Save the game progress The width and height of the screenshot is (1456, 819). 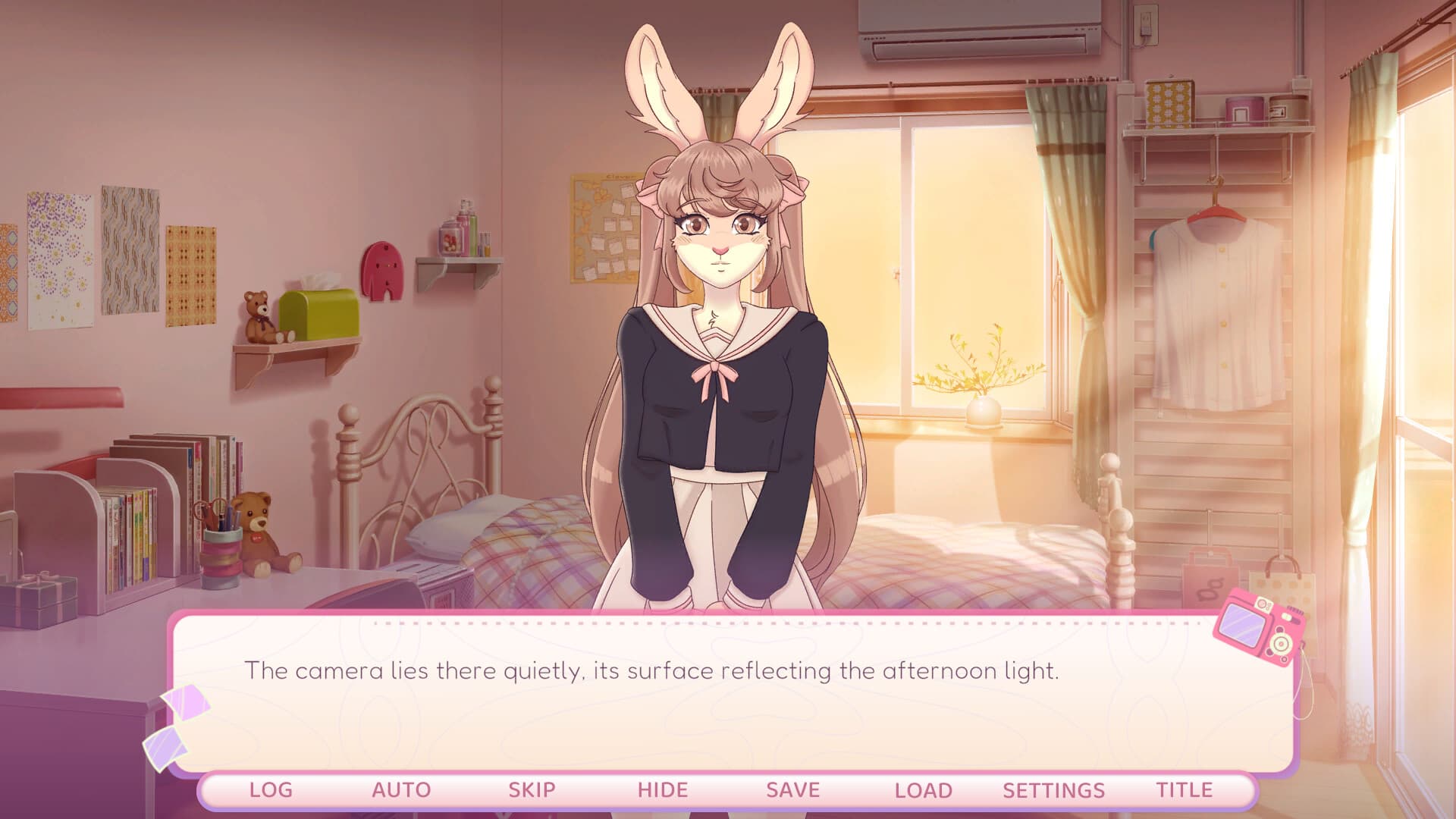click(793, 789)
